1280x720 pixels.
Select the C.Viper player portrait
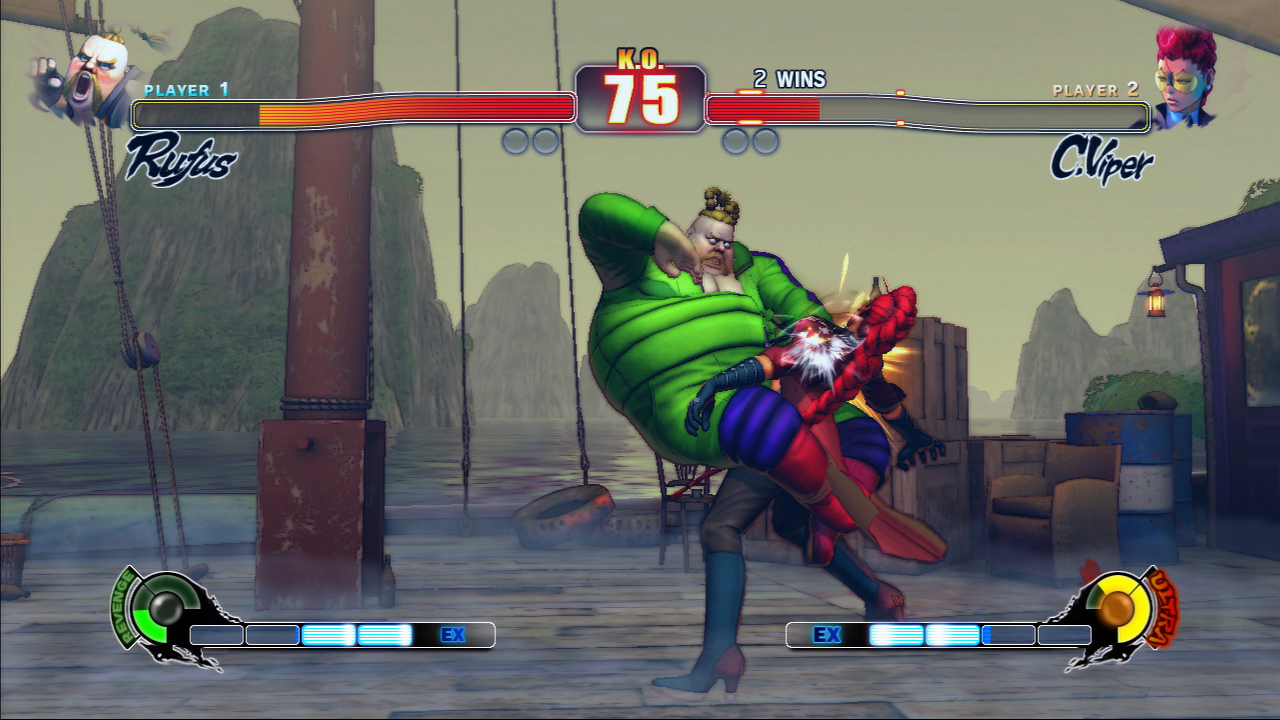(x=1186, y=77)
